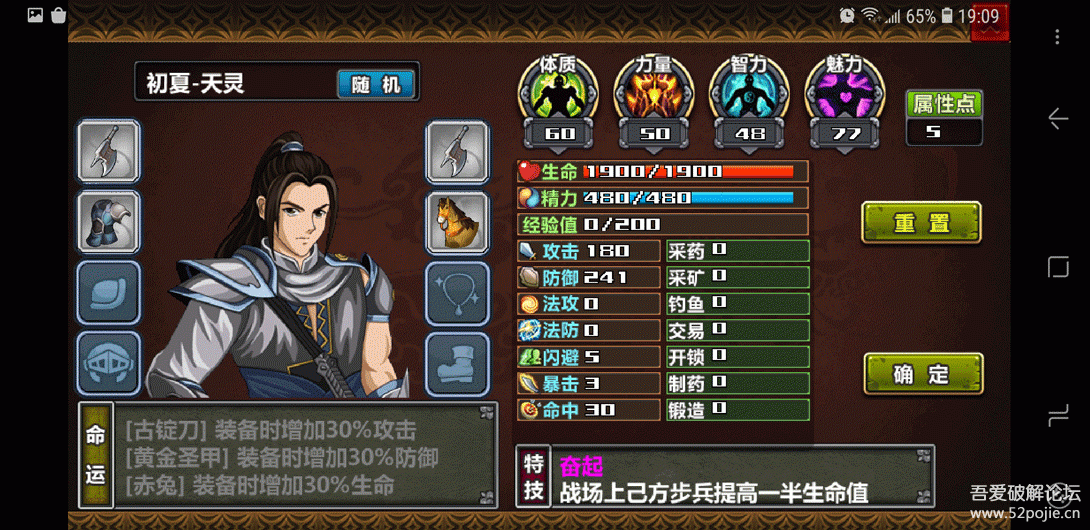Viewport: 1090px width, 530px height.
Task: Tap the Android back arrow
Action: click(1057, 119)
